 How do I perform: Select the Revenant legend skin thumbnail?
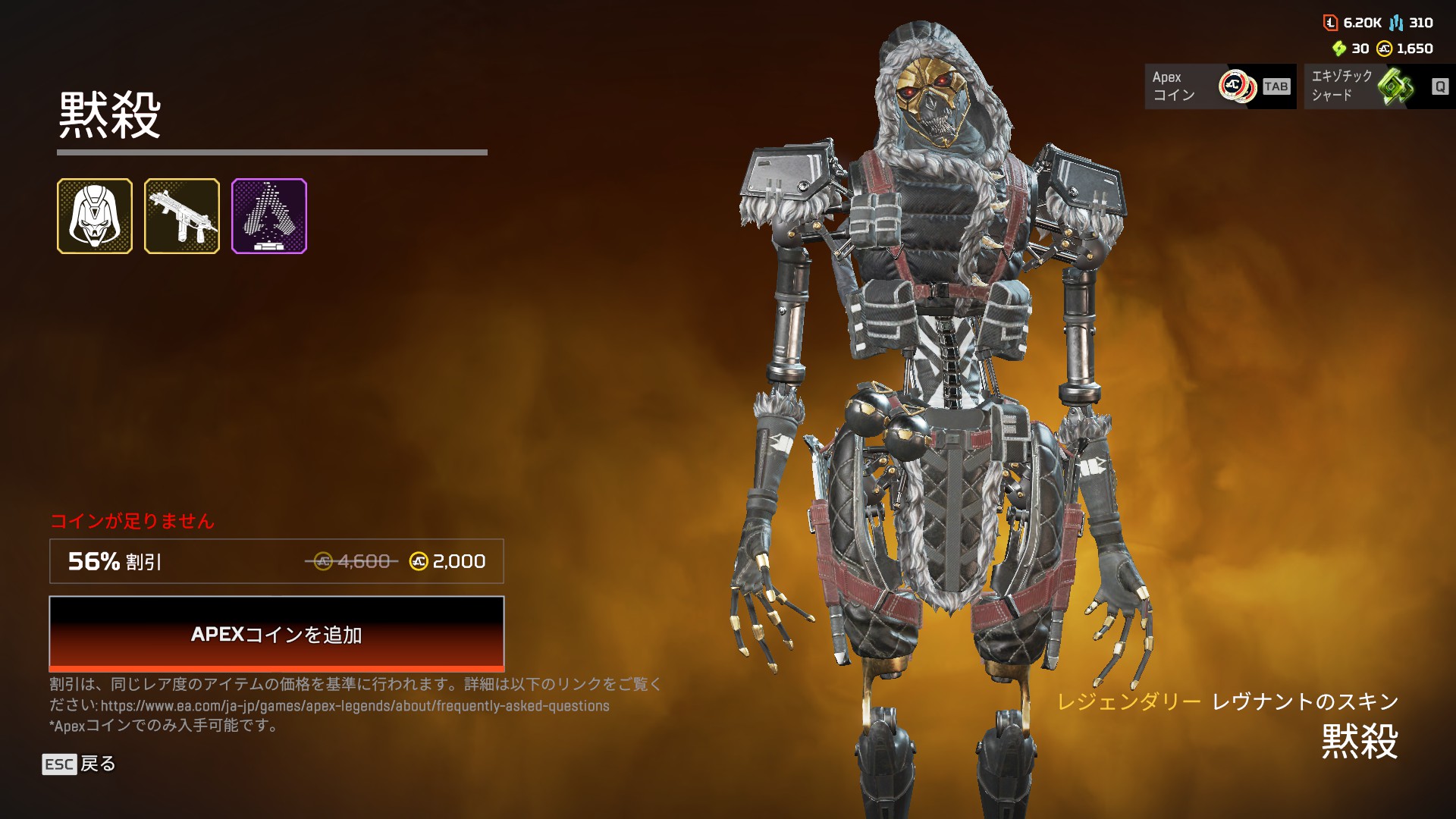click(x=95, y=216)
